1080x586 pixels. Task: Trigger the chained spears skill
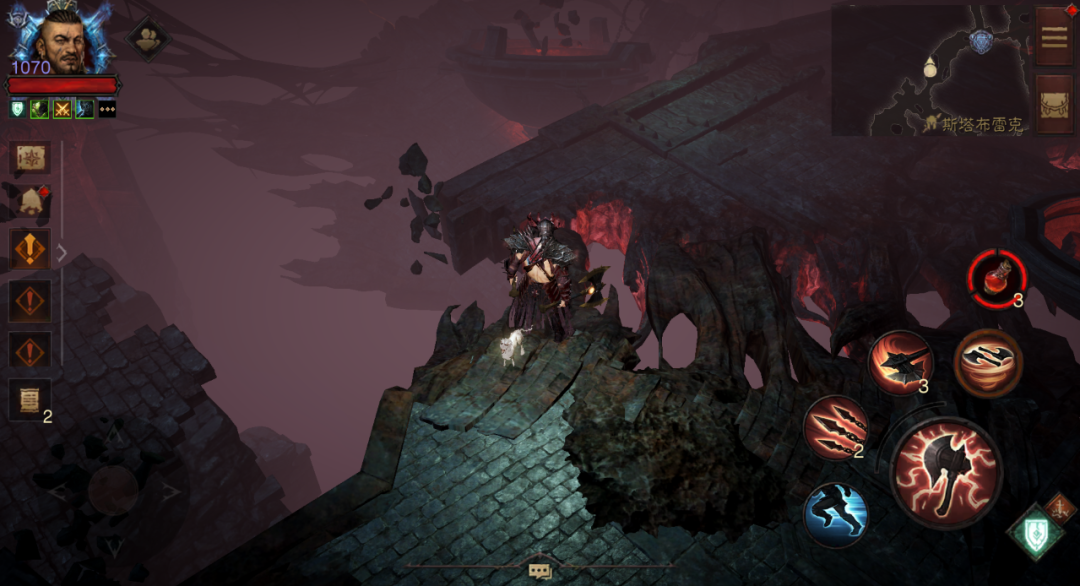(836, 428)
